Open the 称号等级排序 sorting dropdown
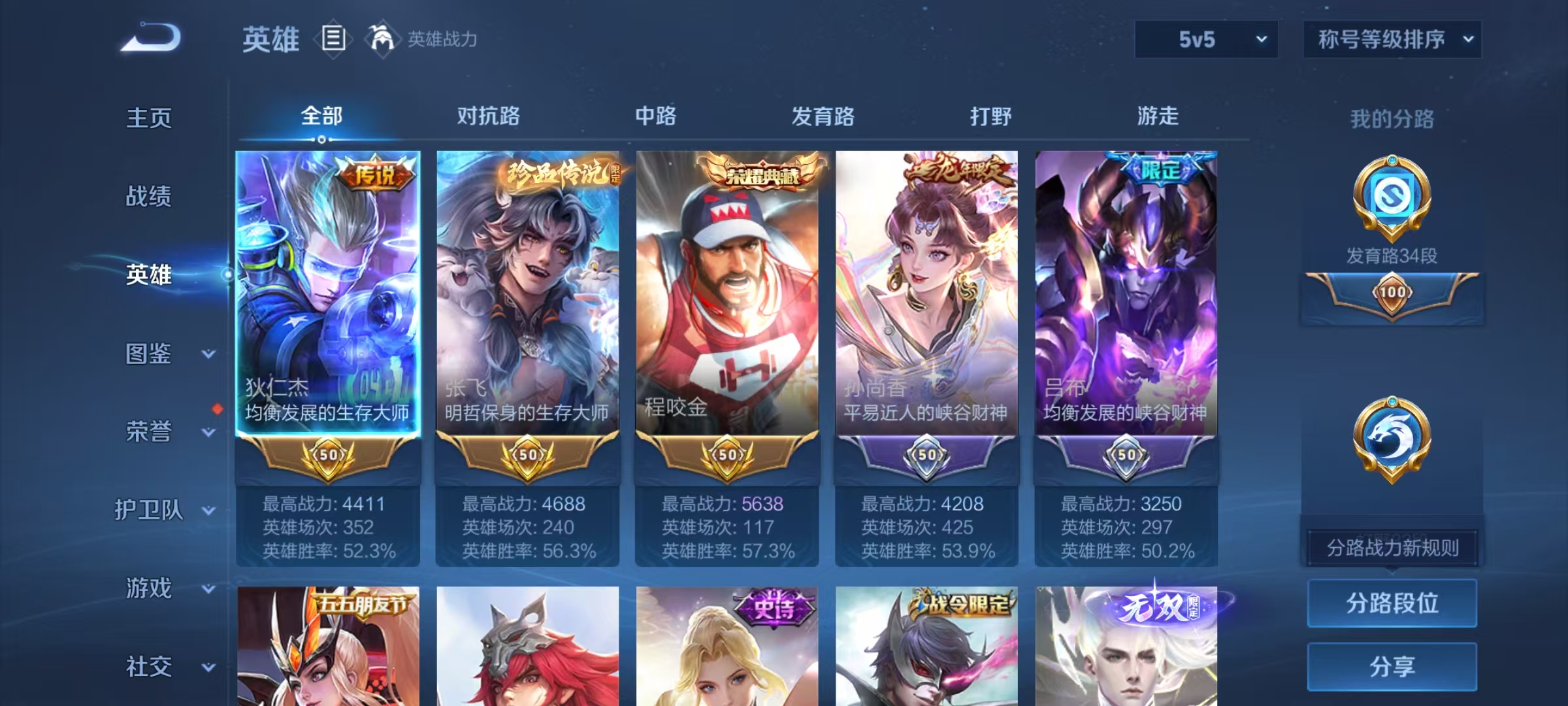Image resolution: width=1568 pixels, height=706 pixels. coord(1392,39)
